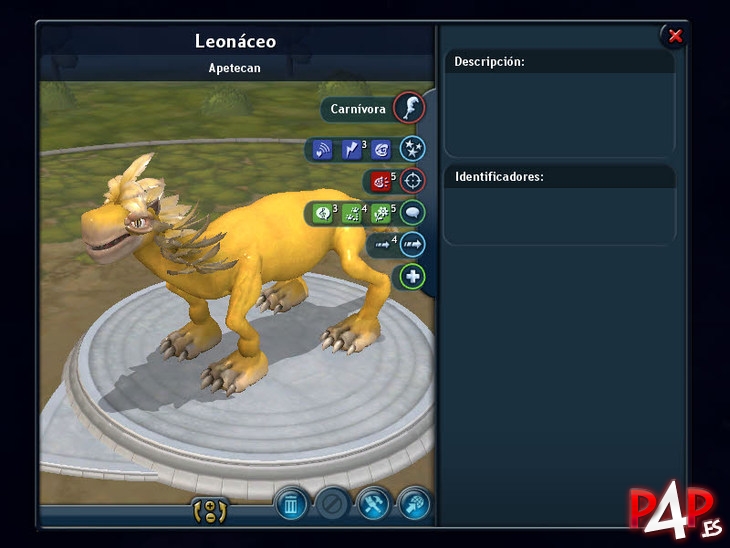Share the creature via the globe arrow button
The width and height of the screenshot is (730, 548).
point(412,503)
